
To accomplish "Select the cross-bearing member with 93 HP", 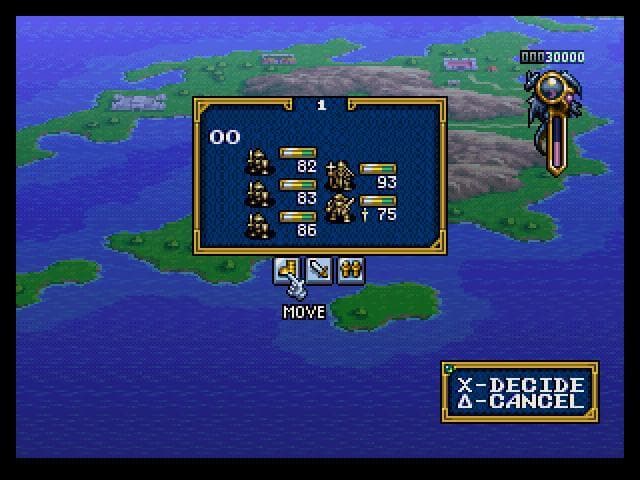I will click(x=340, y=176).
